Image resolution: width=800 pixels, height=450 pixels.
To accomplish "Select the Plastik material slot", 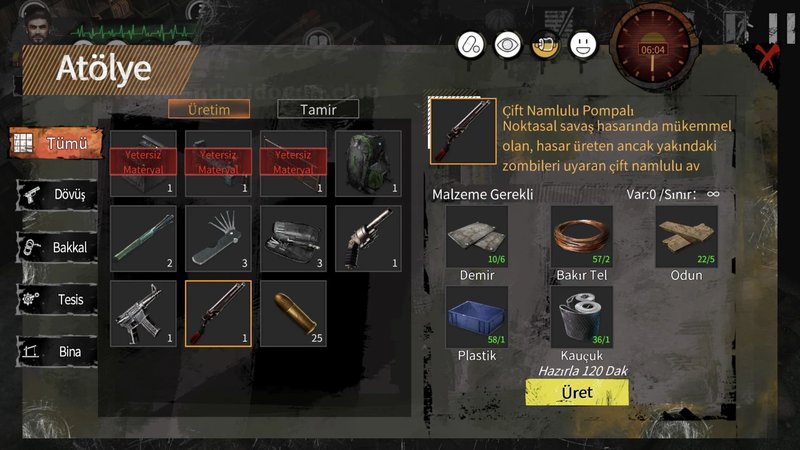I will tap(476, 318).
